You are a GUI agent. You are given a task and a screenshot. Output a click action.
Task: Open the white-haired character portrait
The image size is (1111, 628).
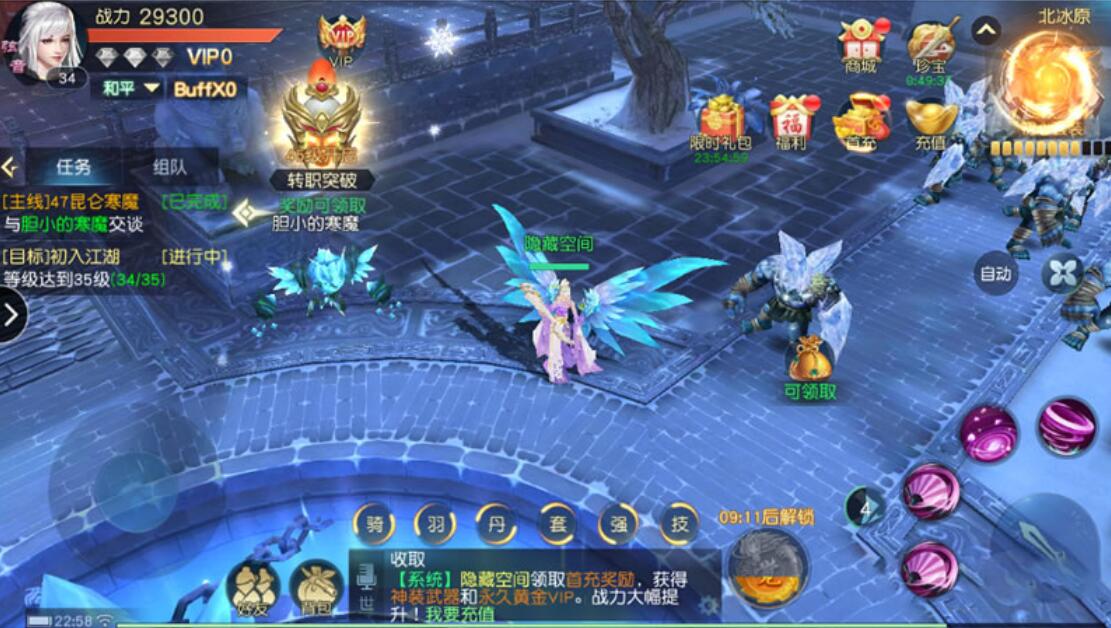[47, 40]
